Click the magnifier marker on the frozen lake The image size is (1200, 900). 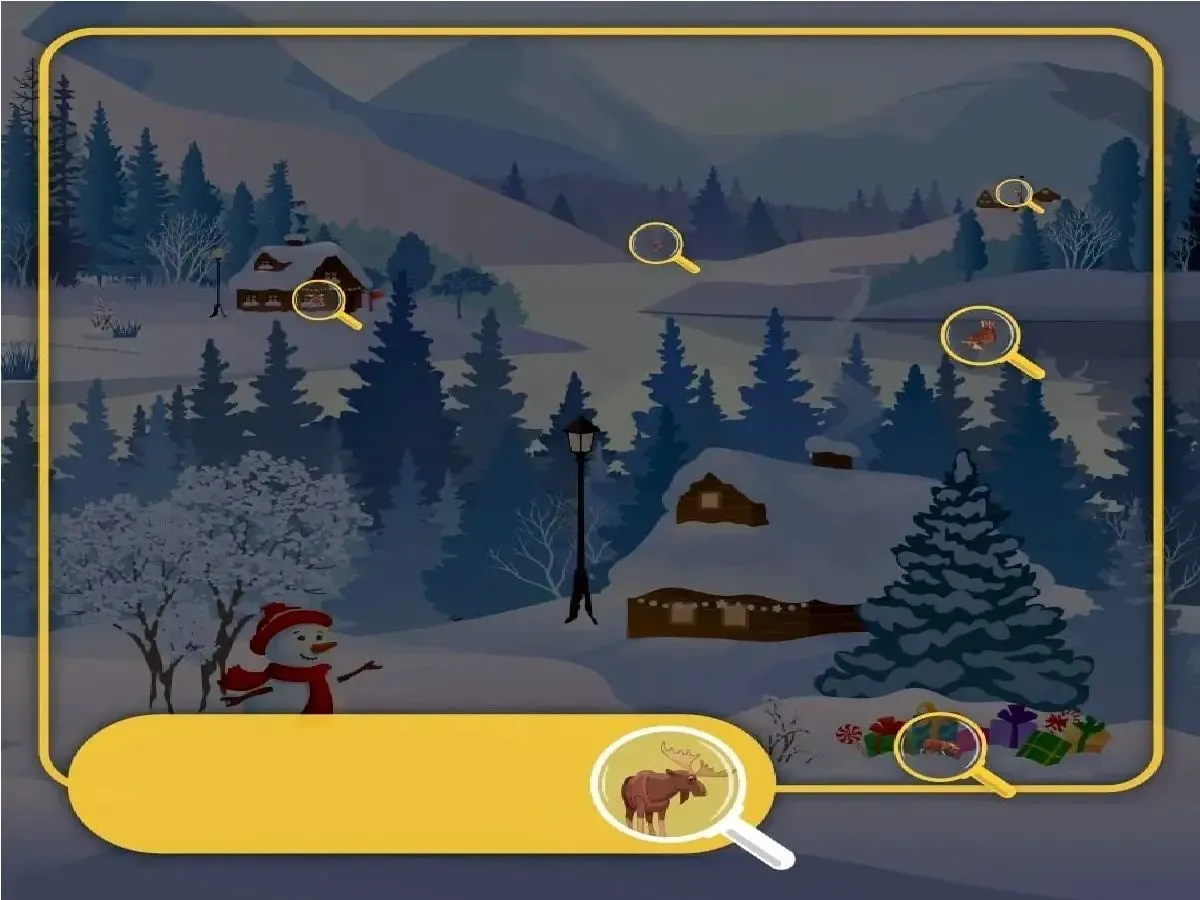(977, 335)
